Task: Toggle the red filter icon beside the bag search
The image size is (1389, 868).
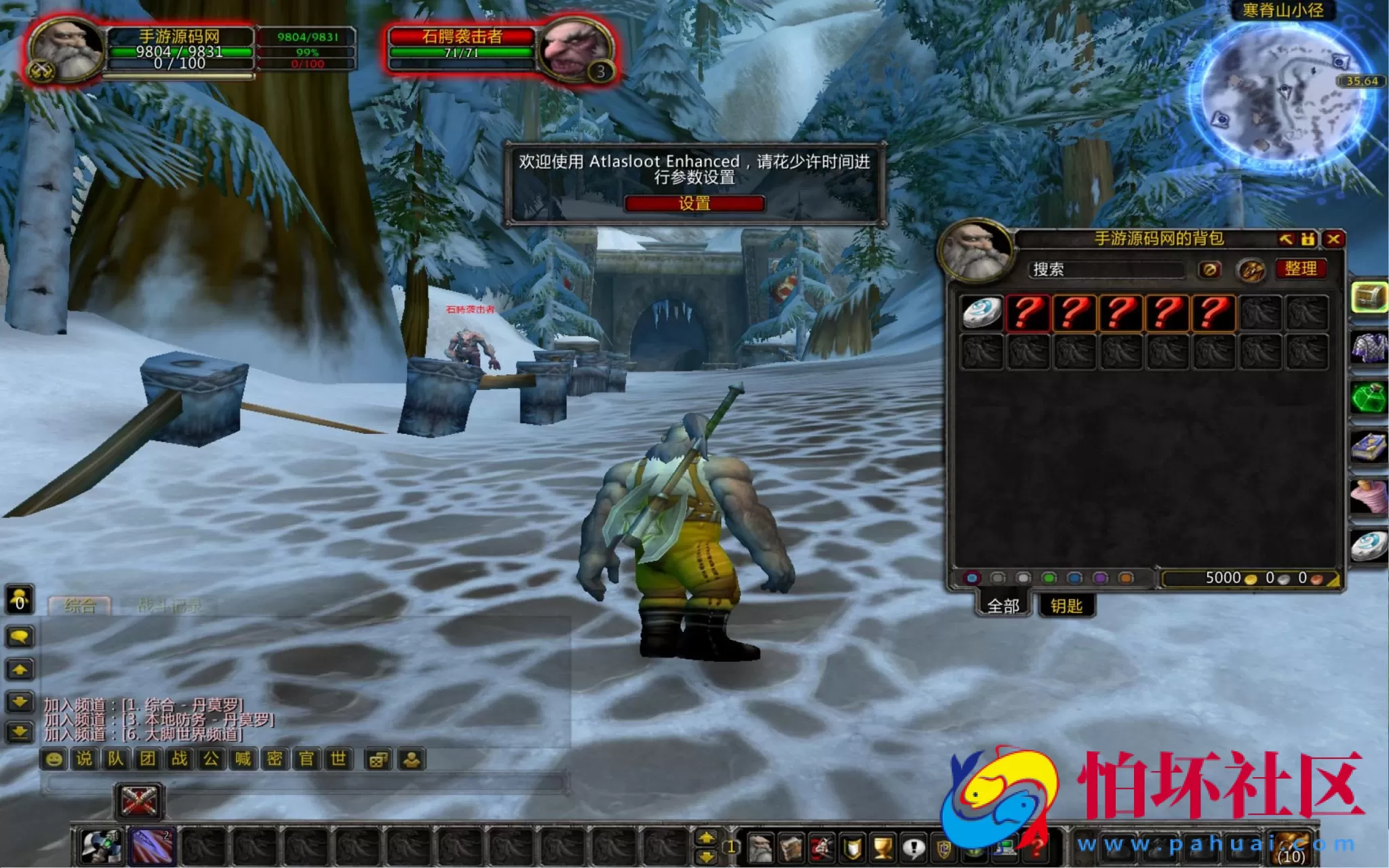Action: coord(1208,269)
